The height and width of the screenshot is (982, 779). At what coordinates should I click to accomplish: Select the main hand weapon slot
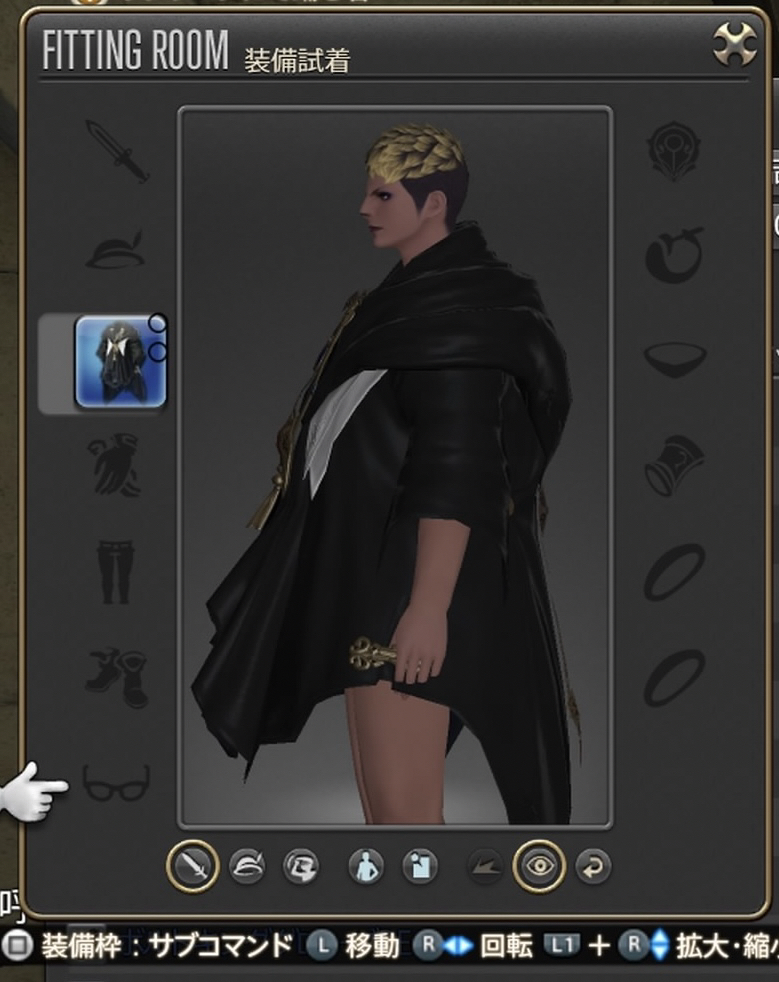117,151
